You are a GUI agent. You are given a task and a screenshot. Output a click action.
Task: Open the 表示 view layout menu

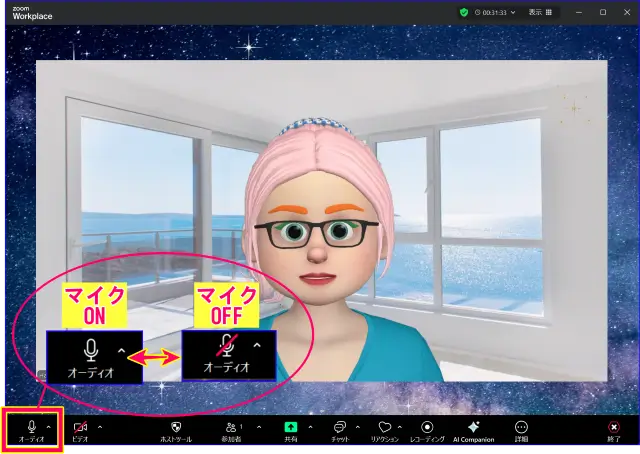(536, 12)
